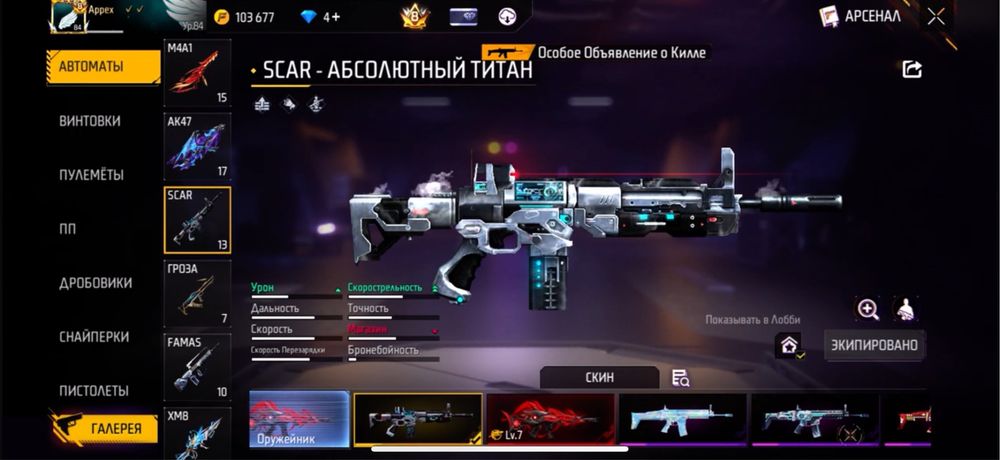
Task: Switch to the Винтовки category
Action: (90, 121)
